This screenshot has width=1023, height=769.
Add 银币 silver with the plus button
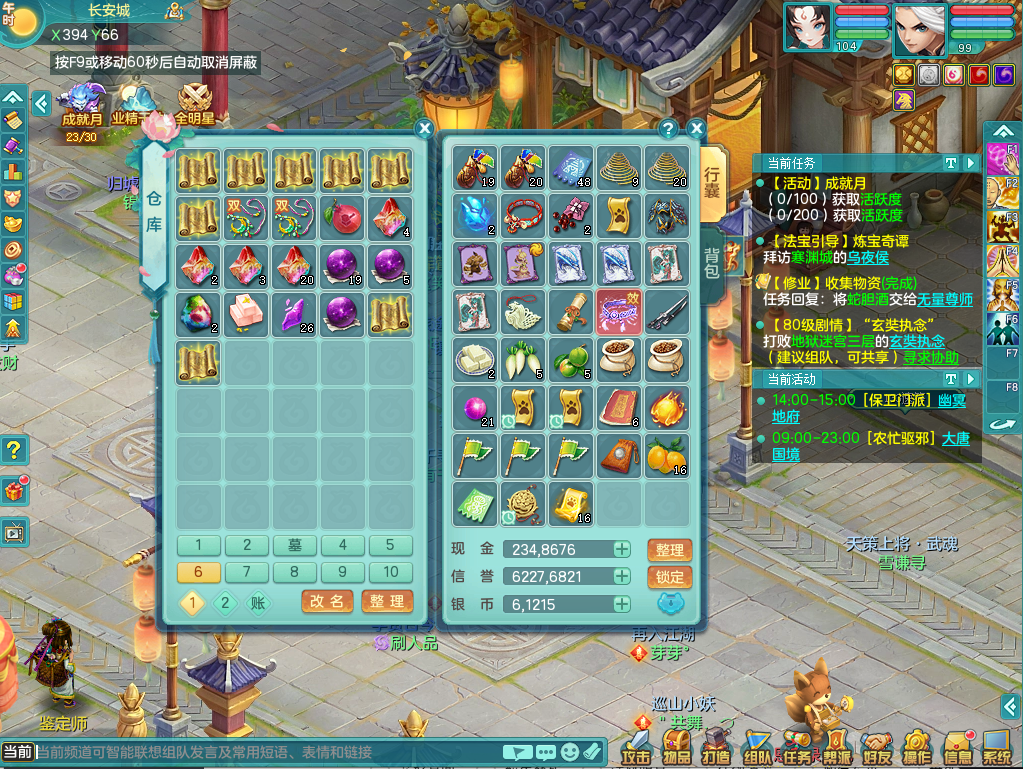(622, 604)
